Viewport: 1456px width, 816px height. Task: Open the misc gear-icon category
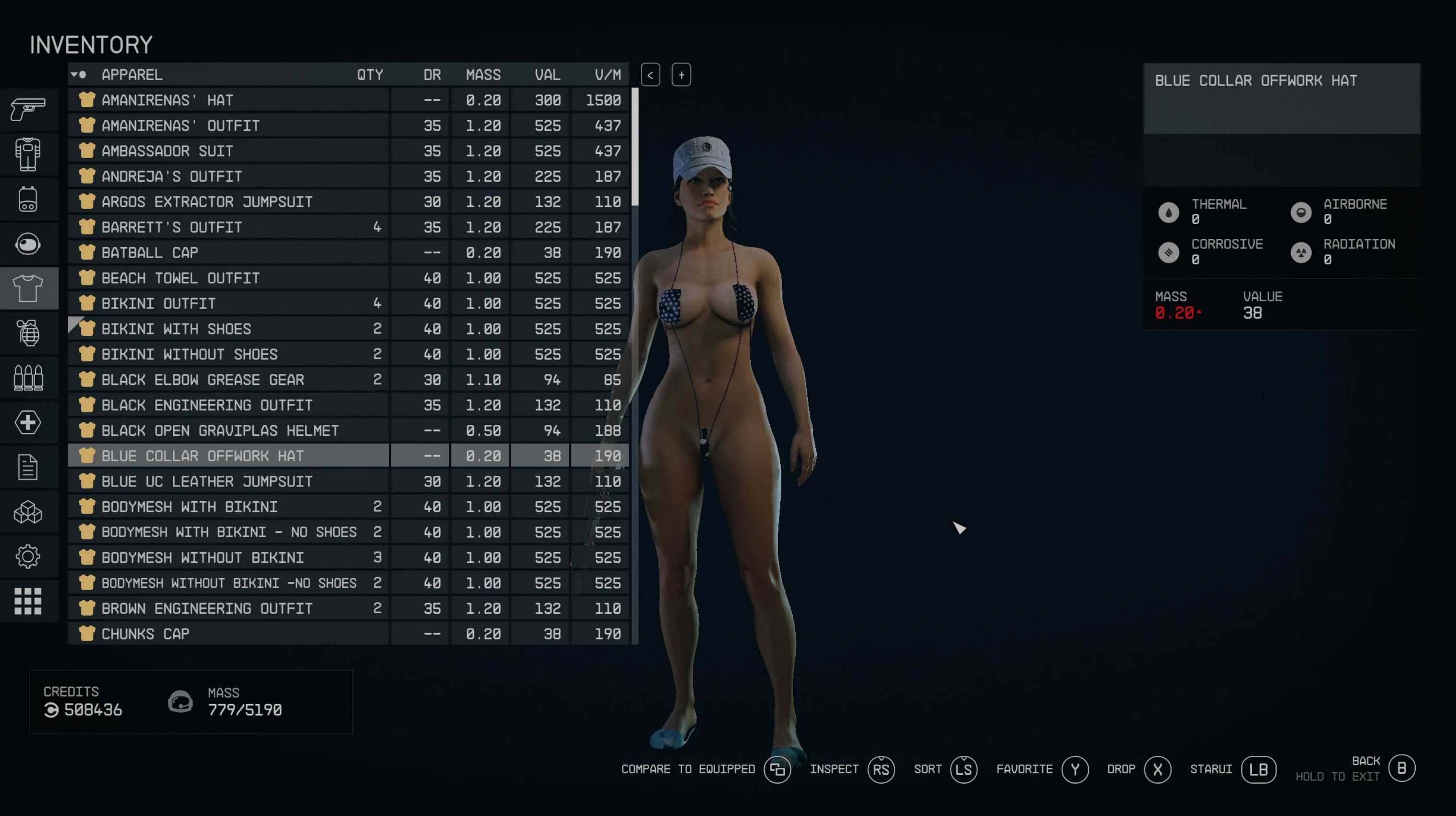click(28, 556)
